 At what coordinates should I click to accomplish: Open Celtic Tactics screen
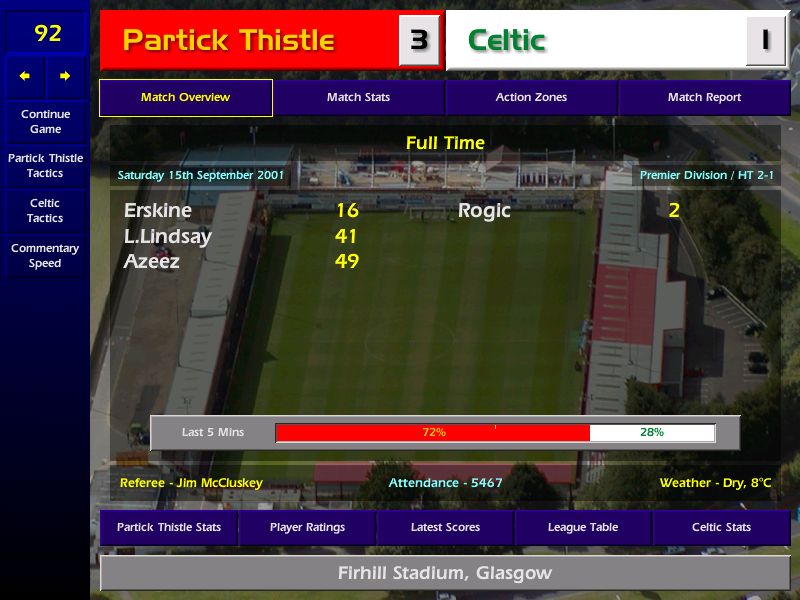pyautogui.click(x=45, y=211)
